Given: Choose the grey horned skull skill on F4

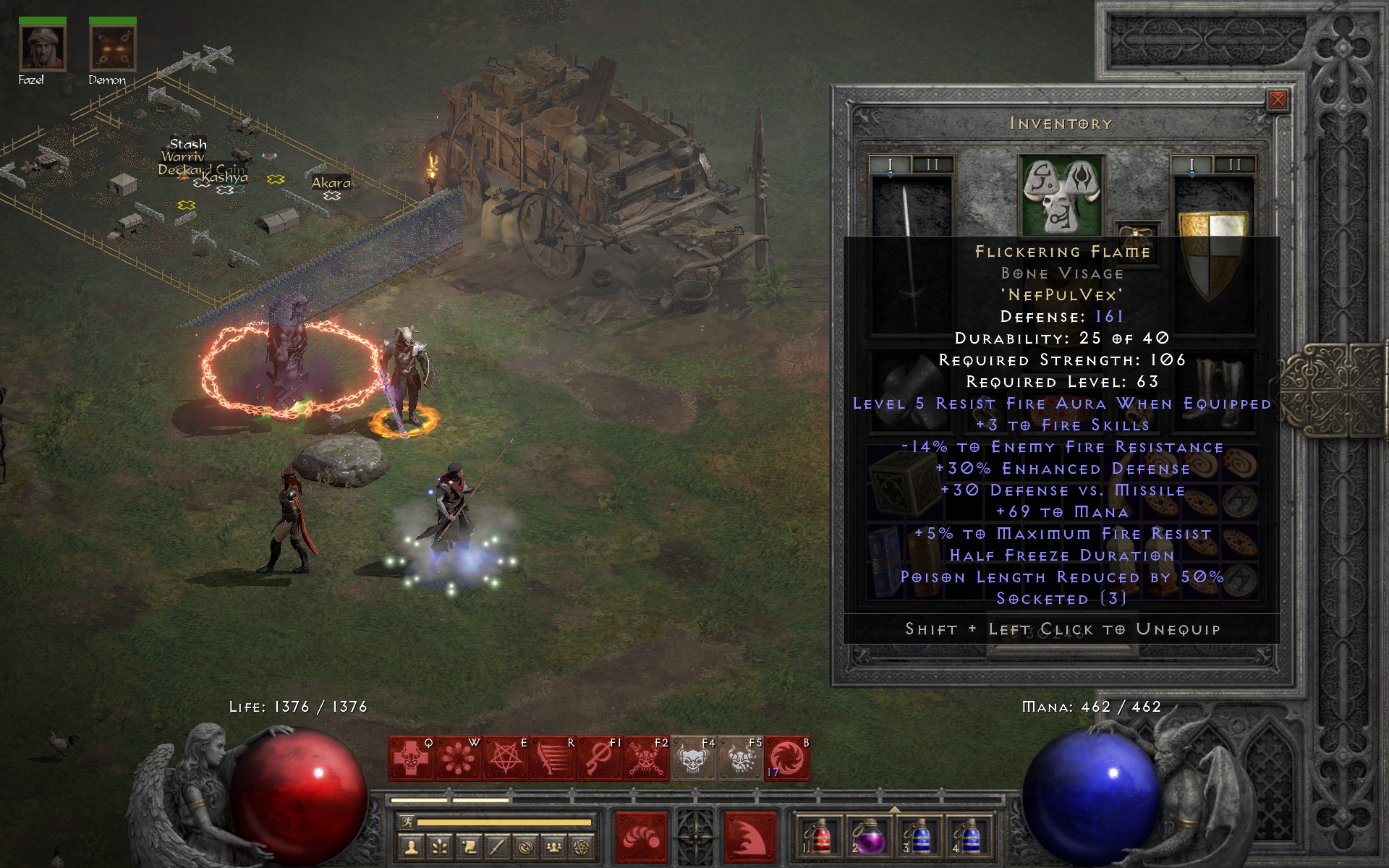Looking at the screenshot, I should 693,759.
